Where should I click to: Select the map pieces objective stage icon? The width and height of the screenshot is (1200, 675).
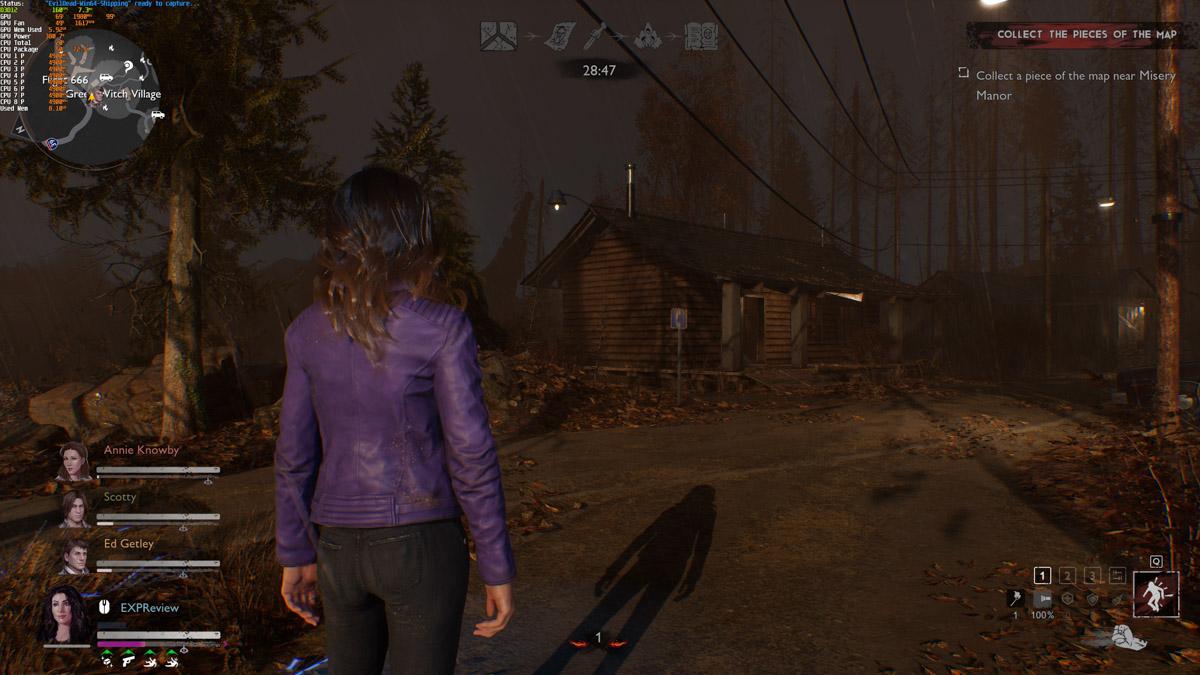tap(498, 36)
